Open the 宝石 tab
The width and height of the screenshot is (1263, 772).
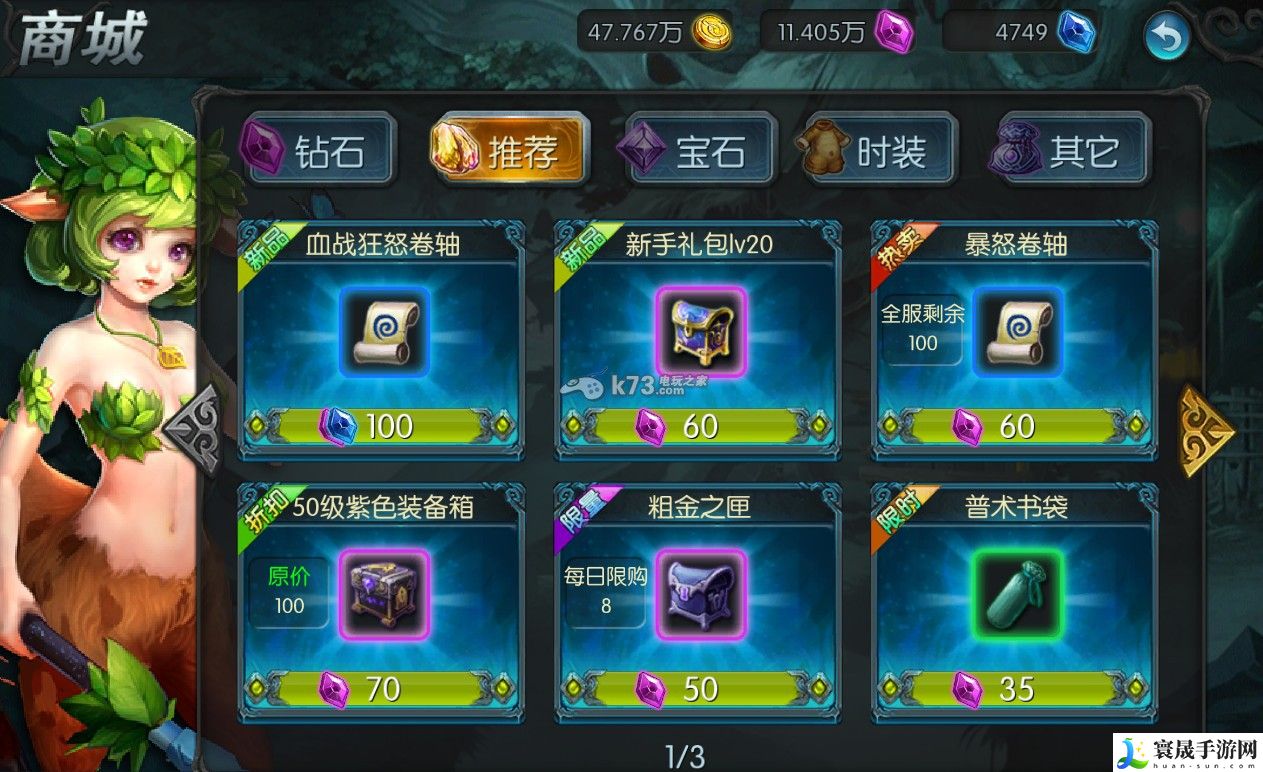(701, 151)
